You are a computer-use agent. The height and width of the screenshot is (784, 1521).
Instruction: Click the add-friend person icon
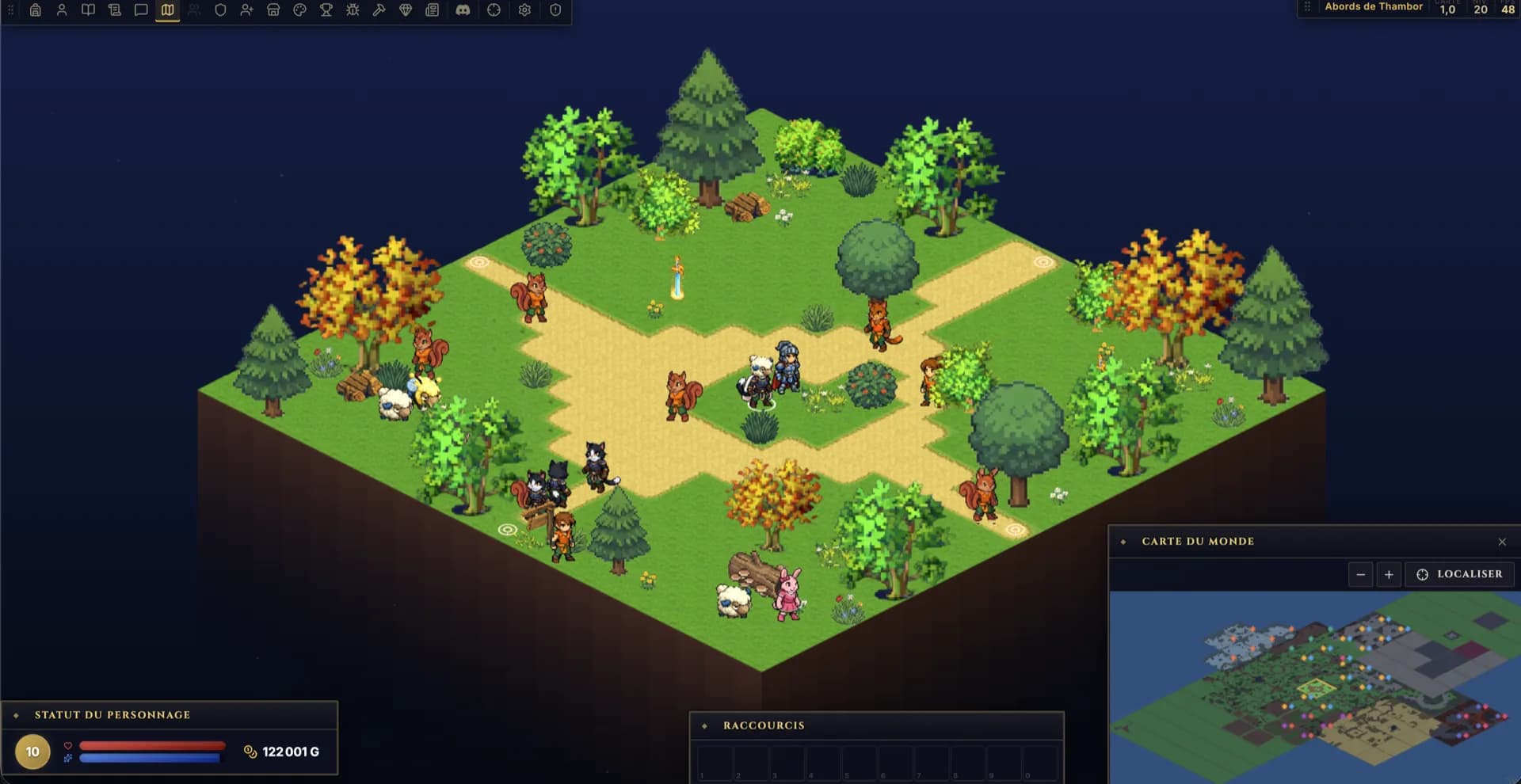[246, 10]
